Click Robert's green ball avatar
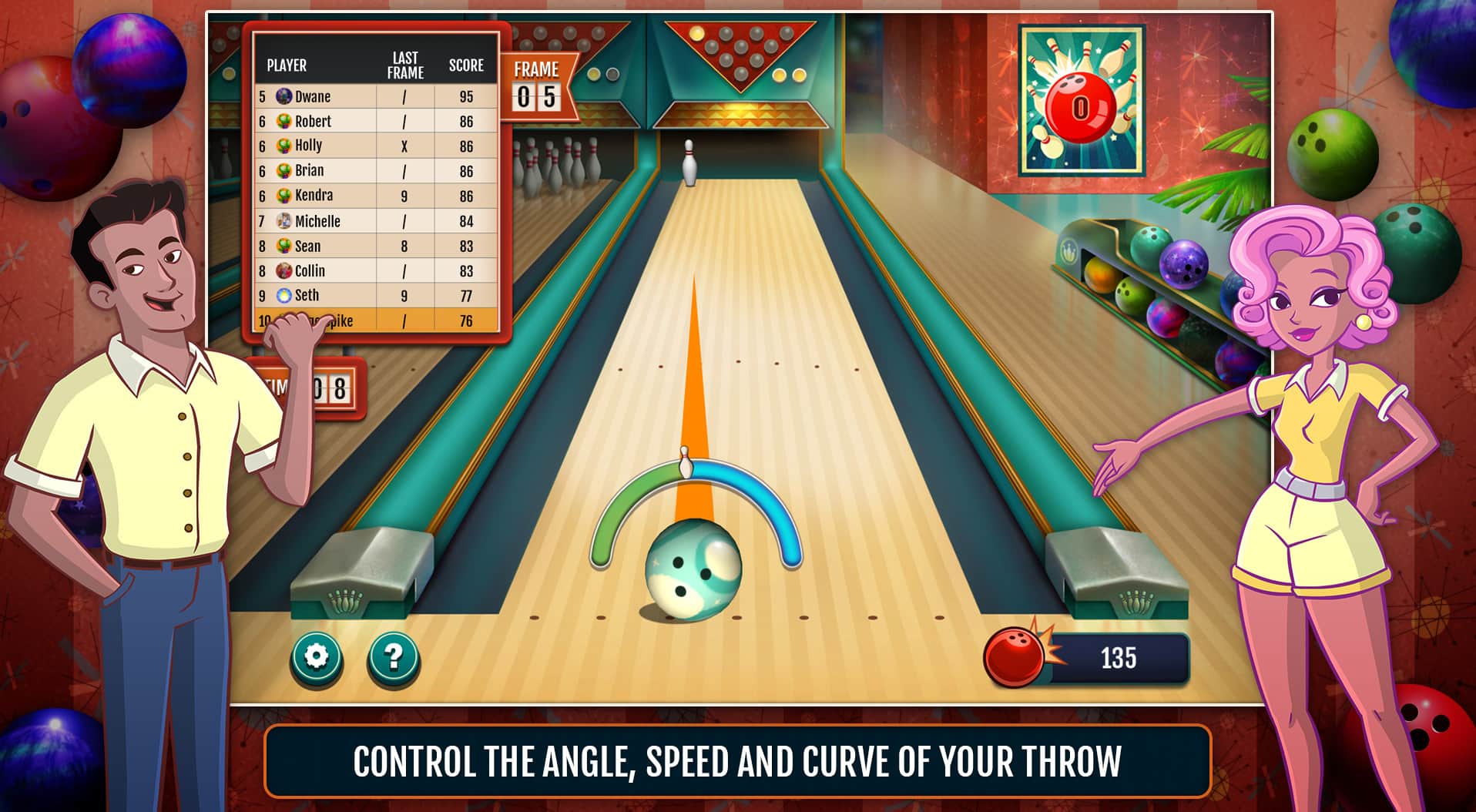The height and width of the screenshot is (812, 1476). [282, 121]
